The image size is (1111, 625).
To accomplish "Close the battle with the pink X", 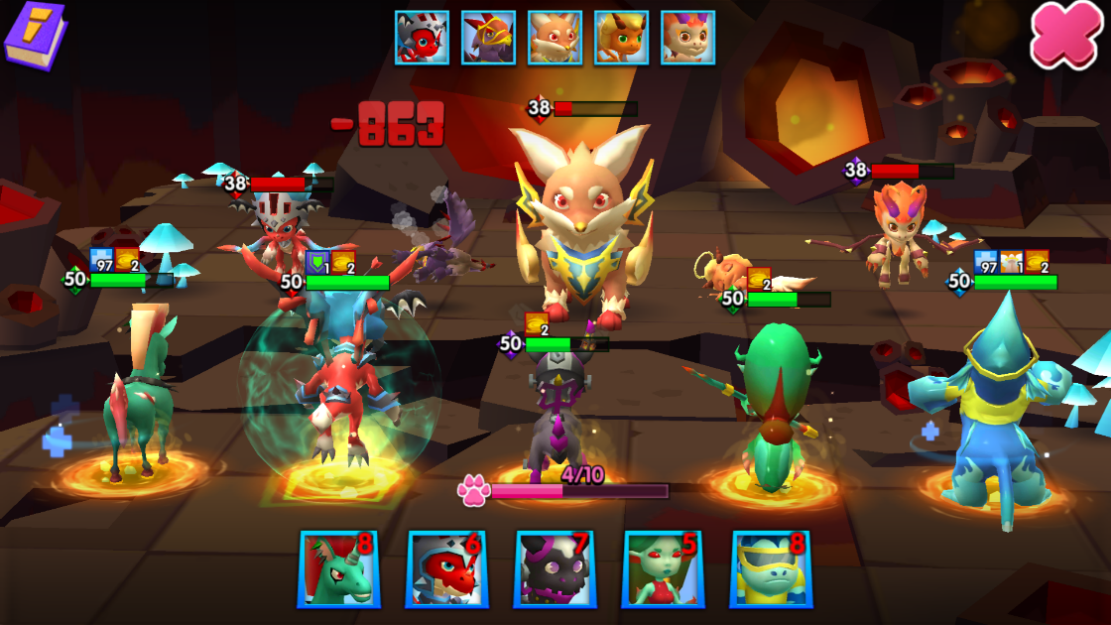I will click(x=1067, y=35).
